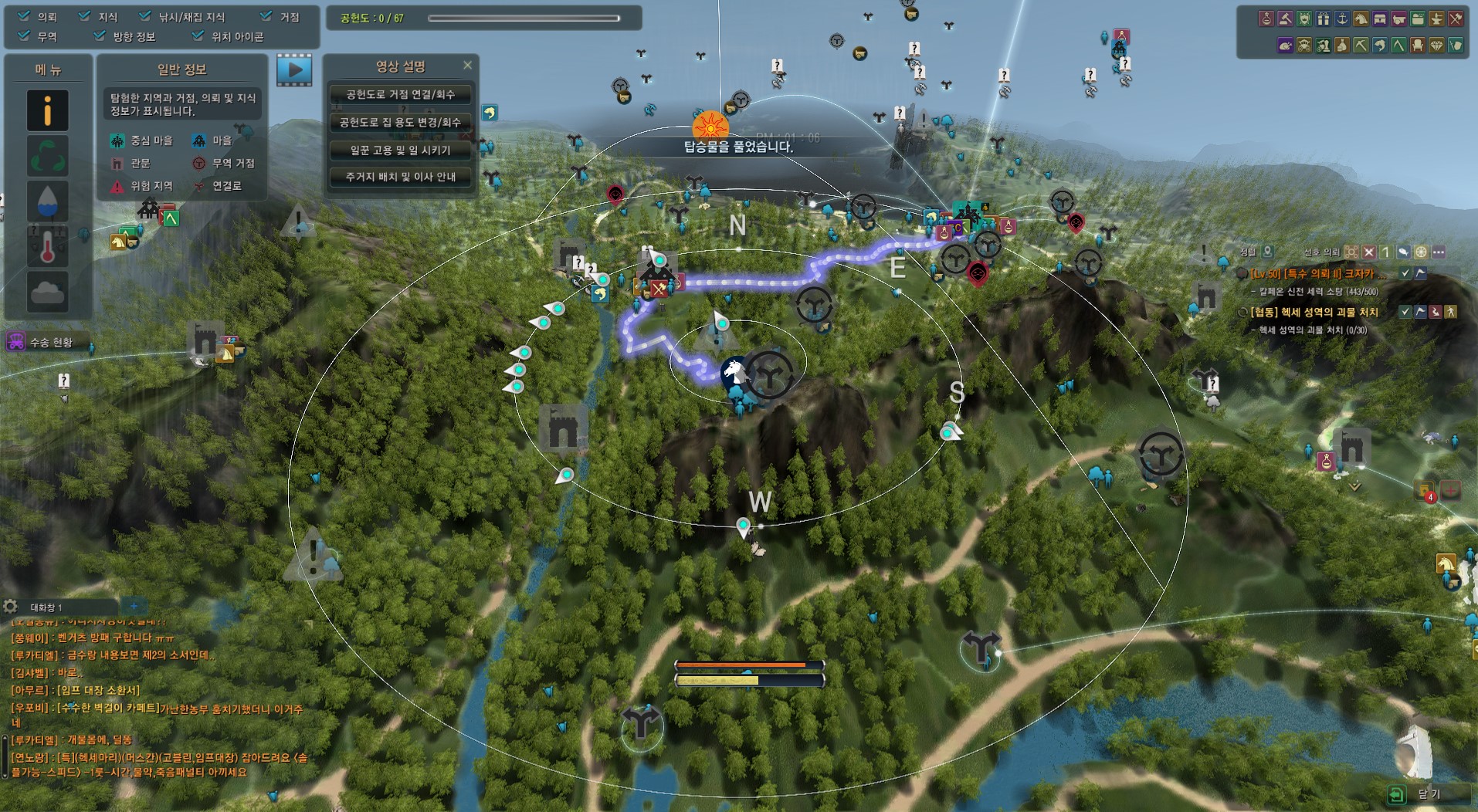
Task: Add a new chat tab with plus button
Action: click(x=134, y=607)
